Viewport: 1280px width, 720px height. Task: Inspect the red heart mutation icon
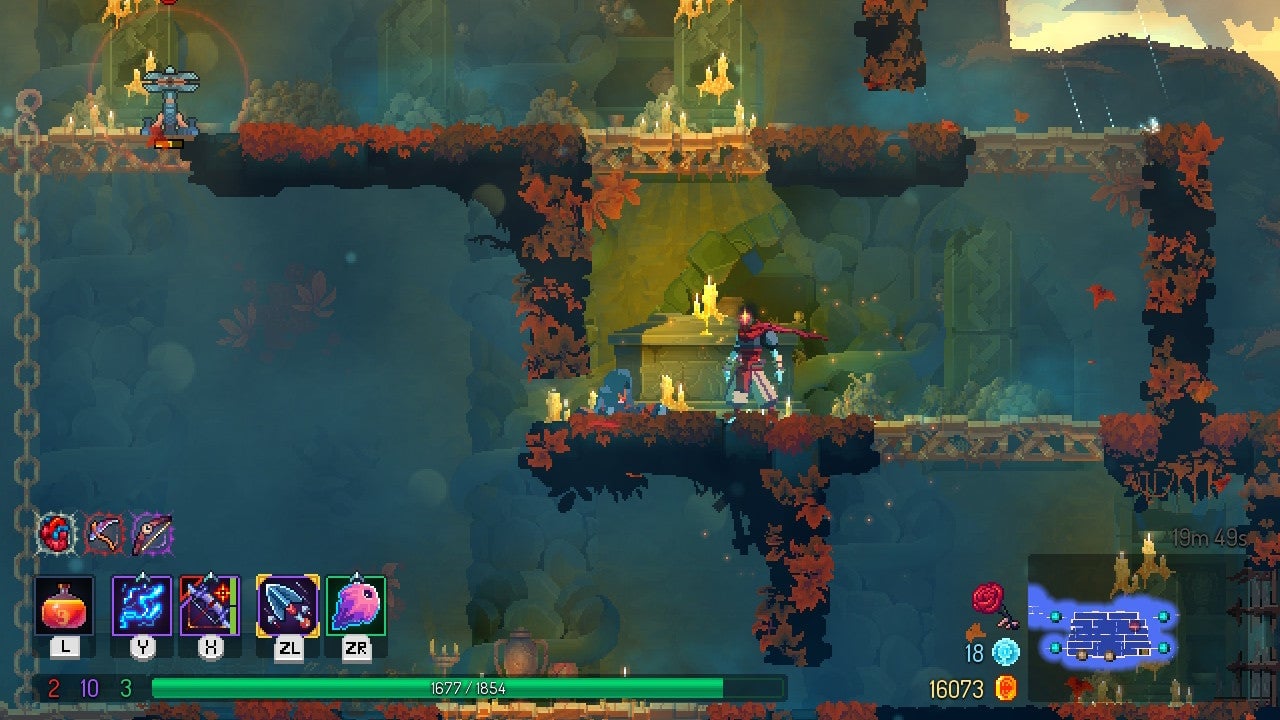coord(55,534)
